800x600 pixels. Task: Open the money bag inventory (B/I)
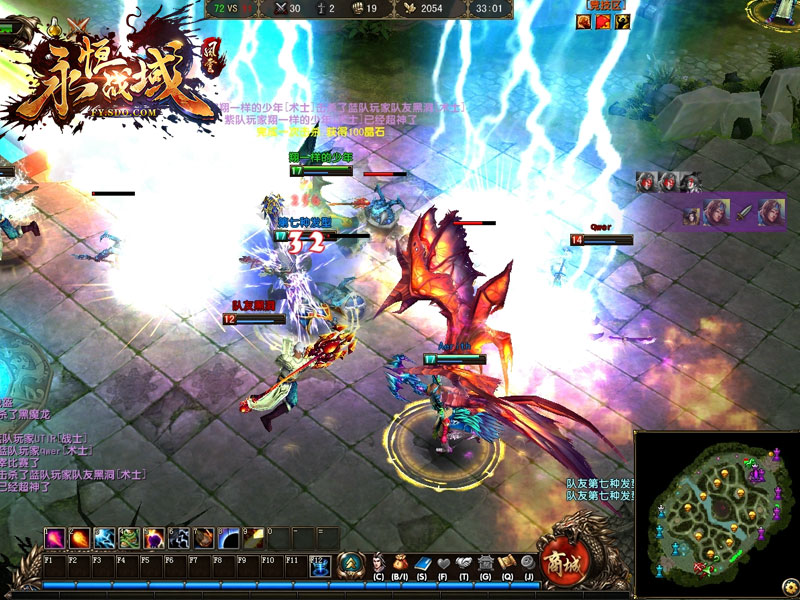click(400, 563)
